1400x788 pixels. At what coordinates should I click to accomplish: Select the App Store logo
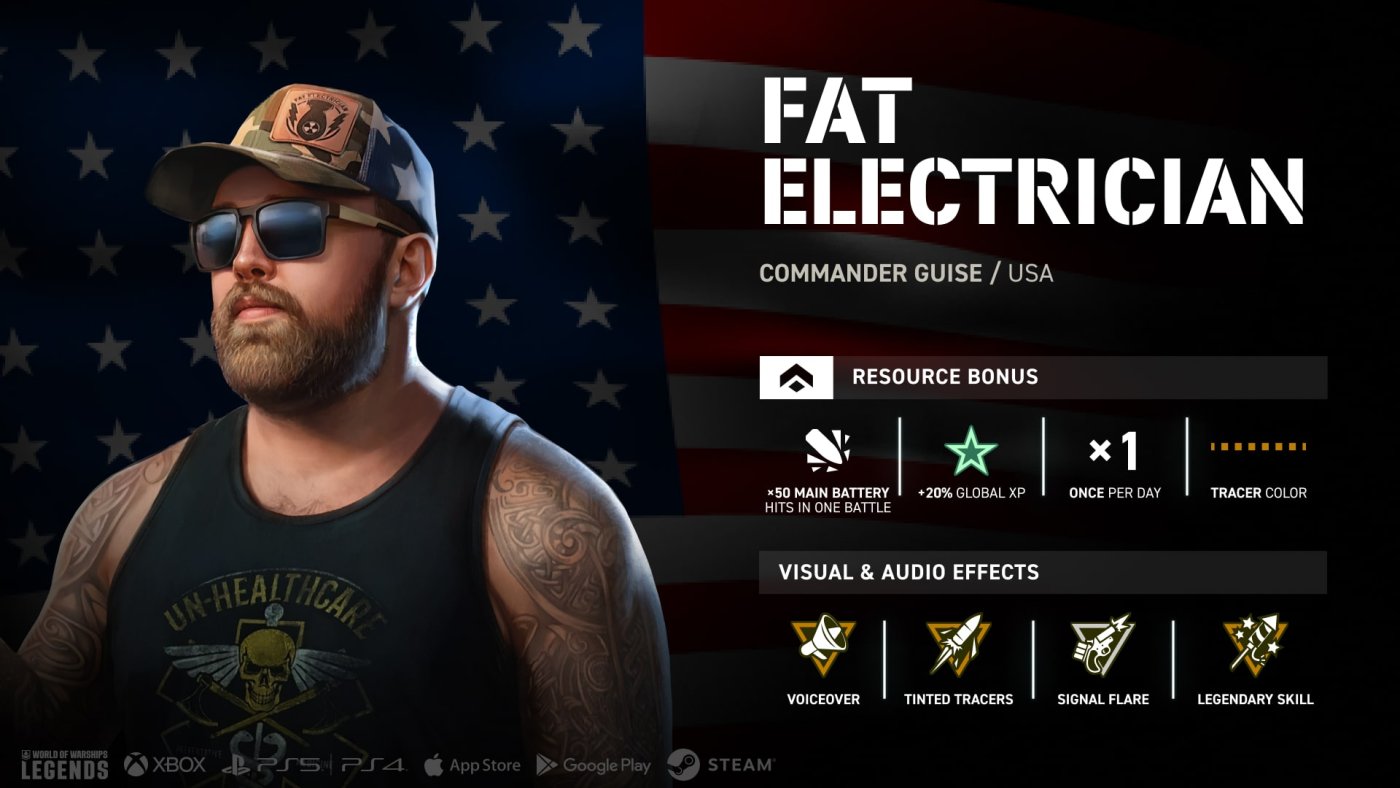point(472,765)
